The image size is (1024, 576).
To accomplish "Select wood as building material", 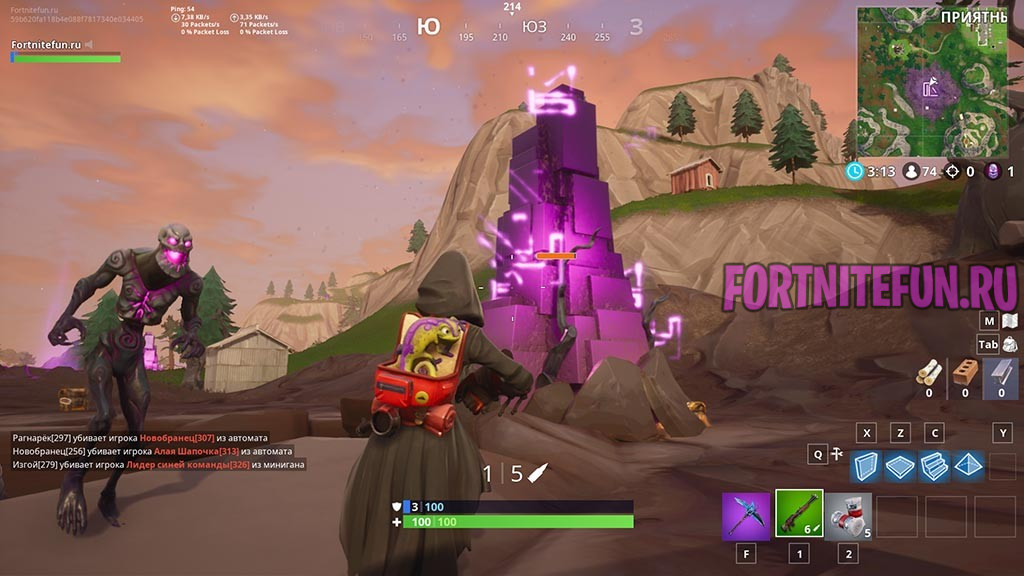I will (929, 372).
